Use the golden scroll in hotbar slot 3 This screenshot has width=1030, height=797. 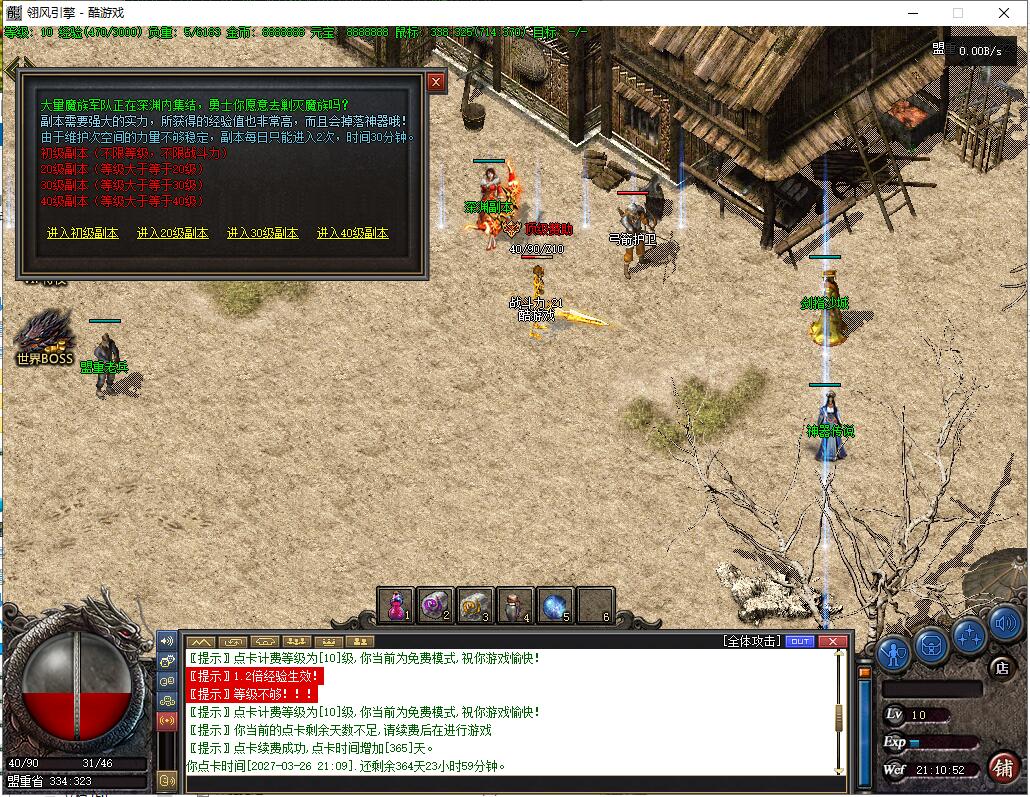pyautogui.click(x=476, y=605)
